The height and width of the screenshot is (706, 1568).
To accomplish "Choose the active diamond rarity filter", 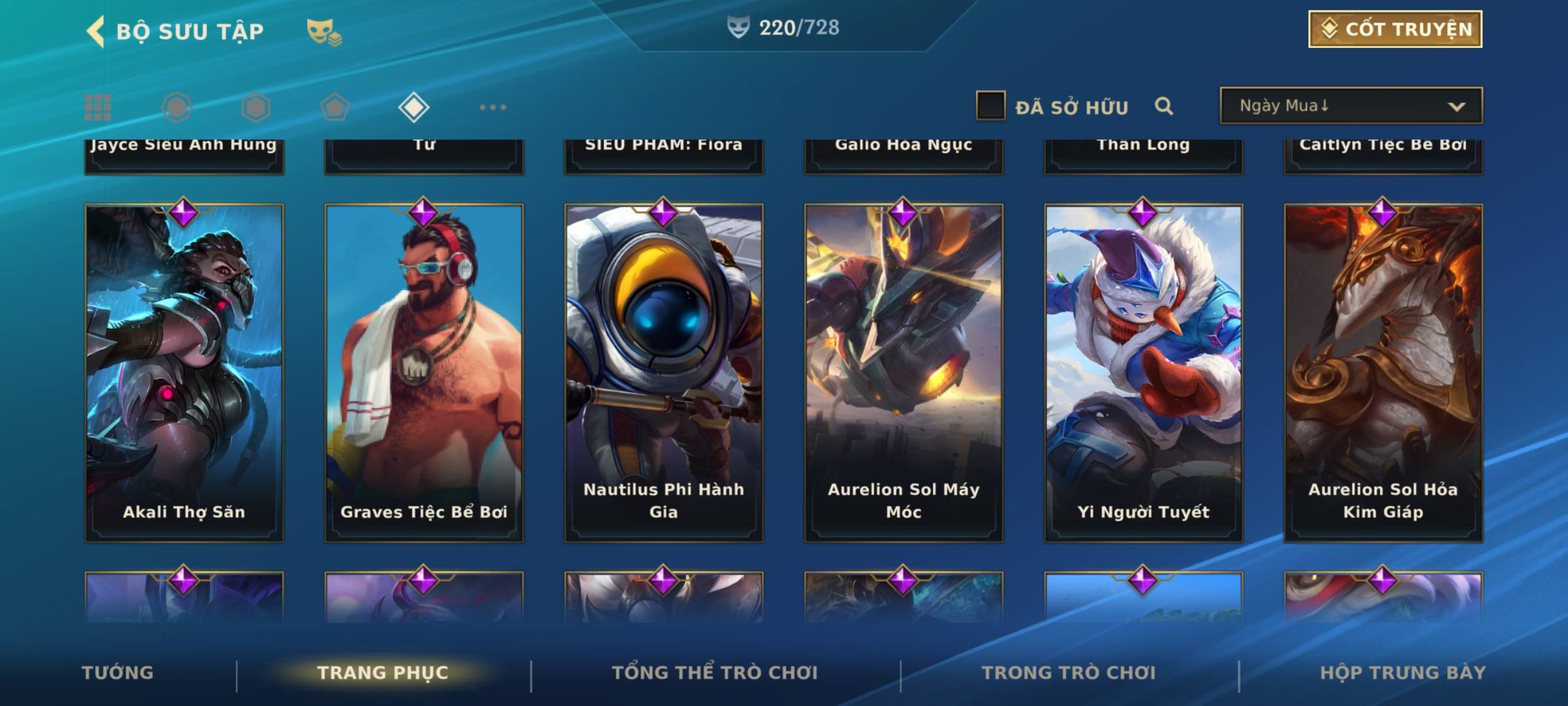I will pos(414,107).
